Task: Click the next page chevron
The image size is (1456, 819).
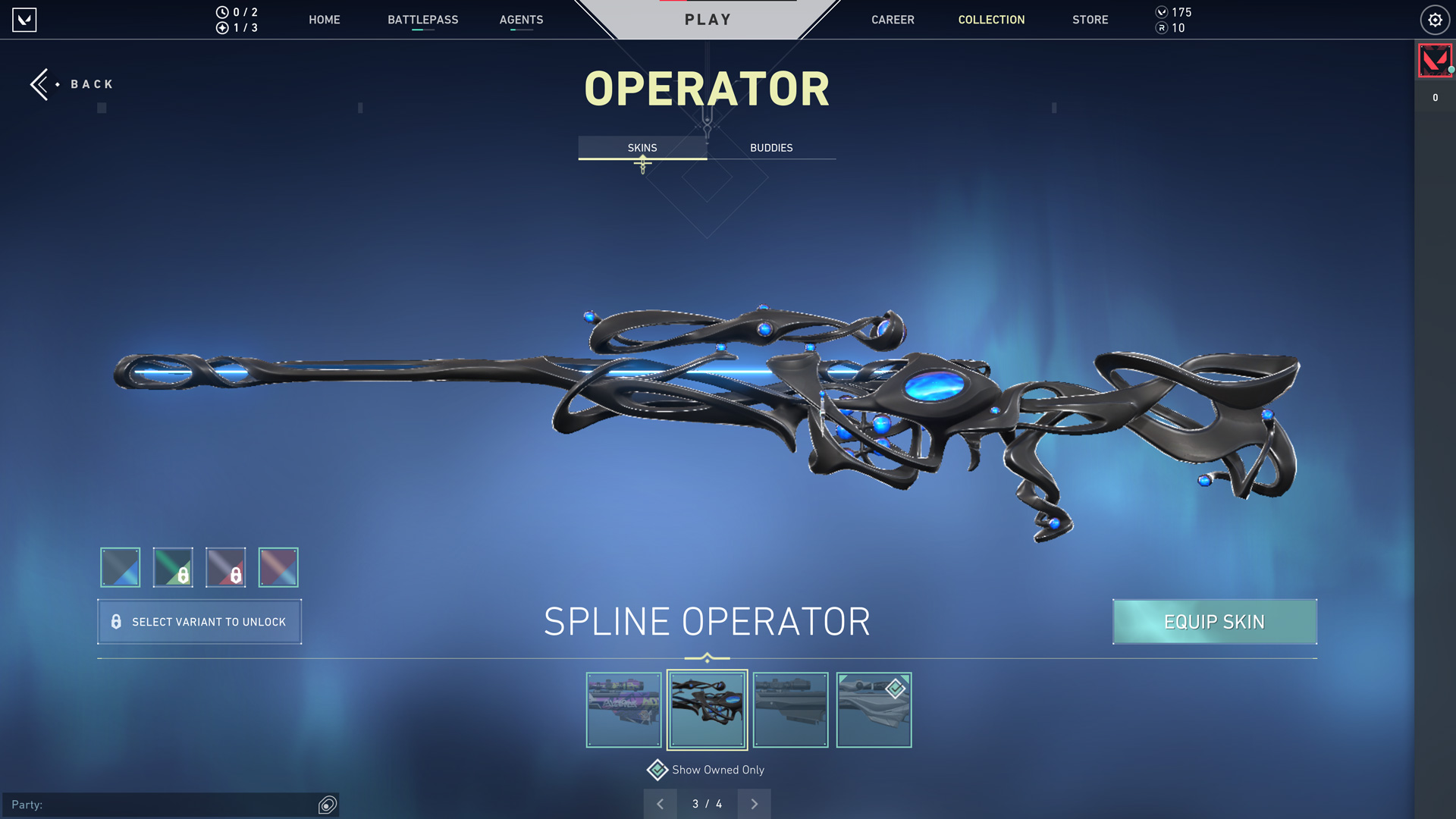Action: point(754,803)
